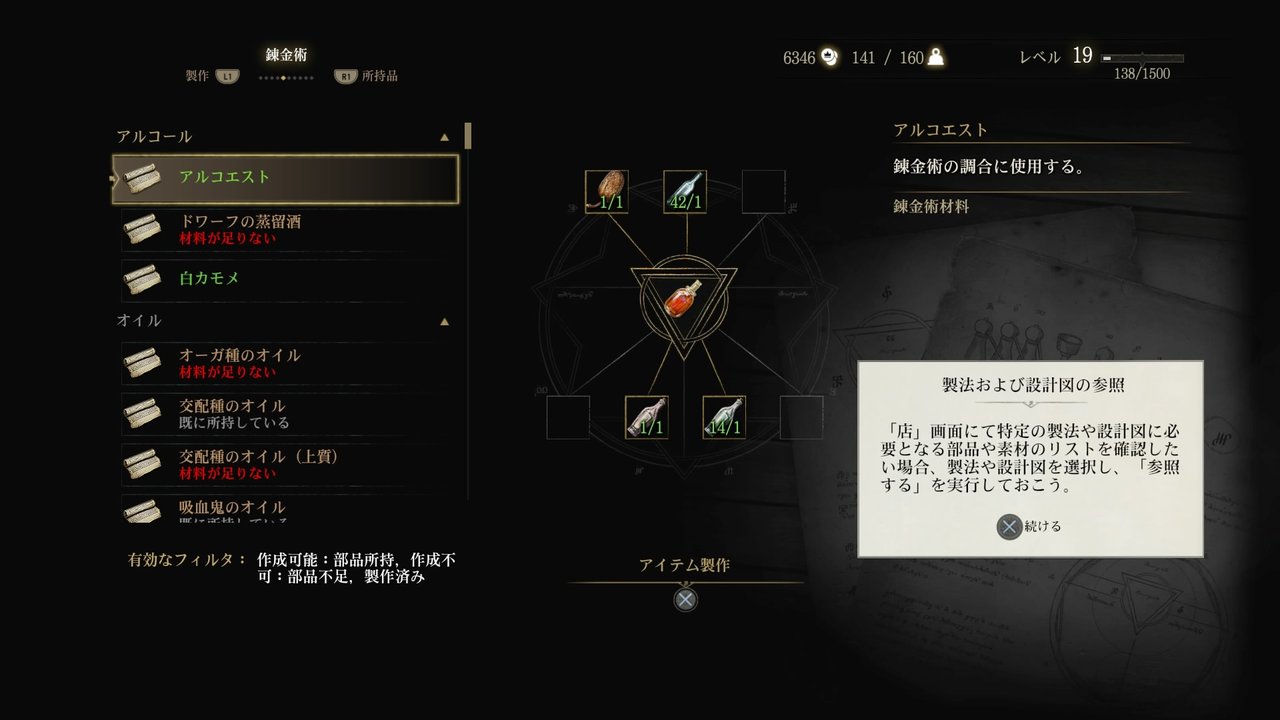Viewport: 1280px width, 720px height.
Task: Click the white bottle ingredient showing 42/1
Action: click(684, 189)
